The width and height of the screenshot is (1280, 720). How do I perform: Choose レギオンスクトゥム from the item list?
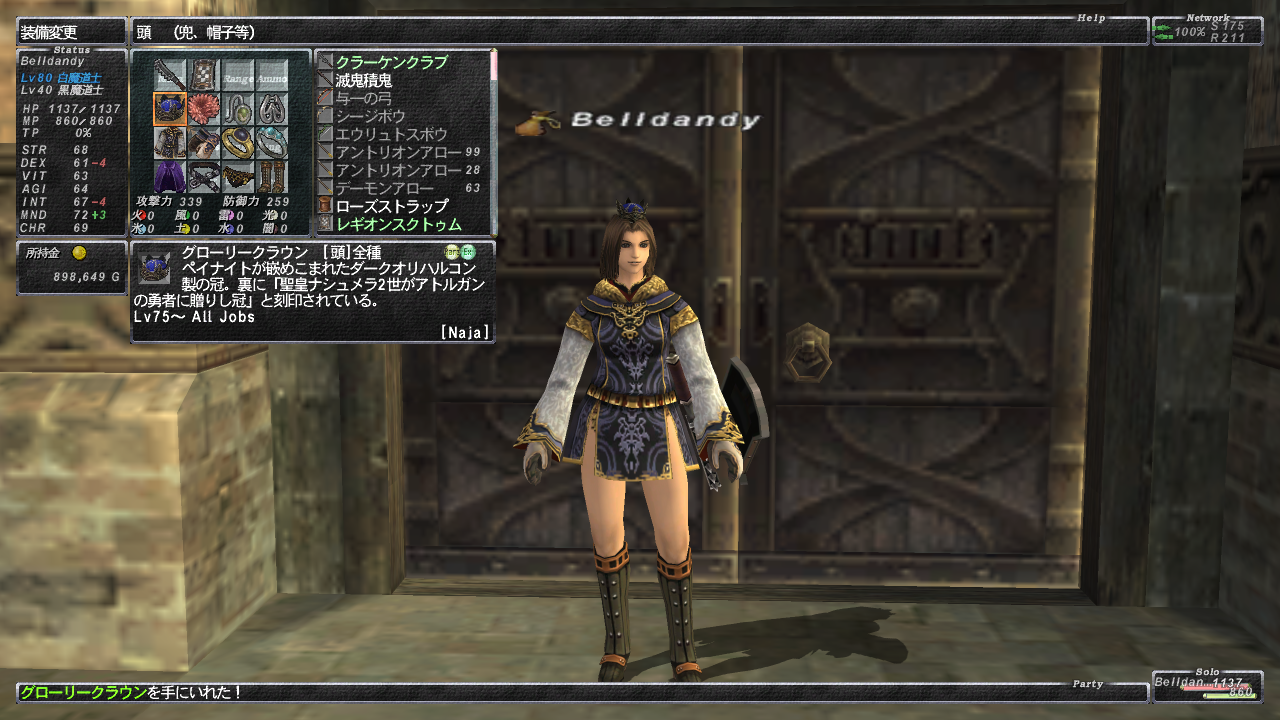tap(399, 224)
